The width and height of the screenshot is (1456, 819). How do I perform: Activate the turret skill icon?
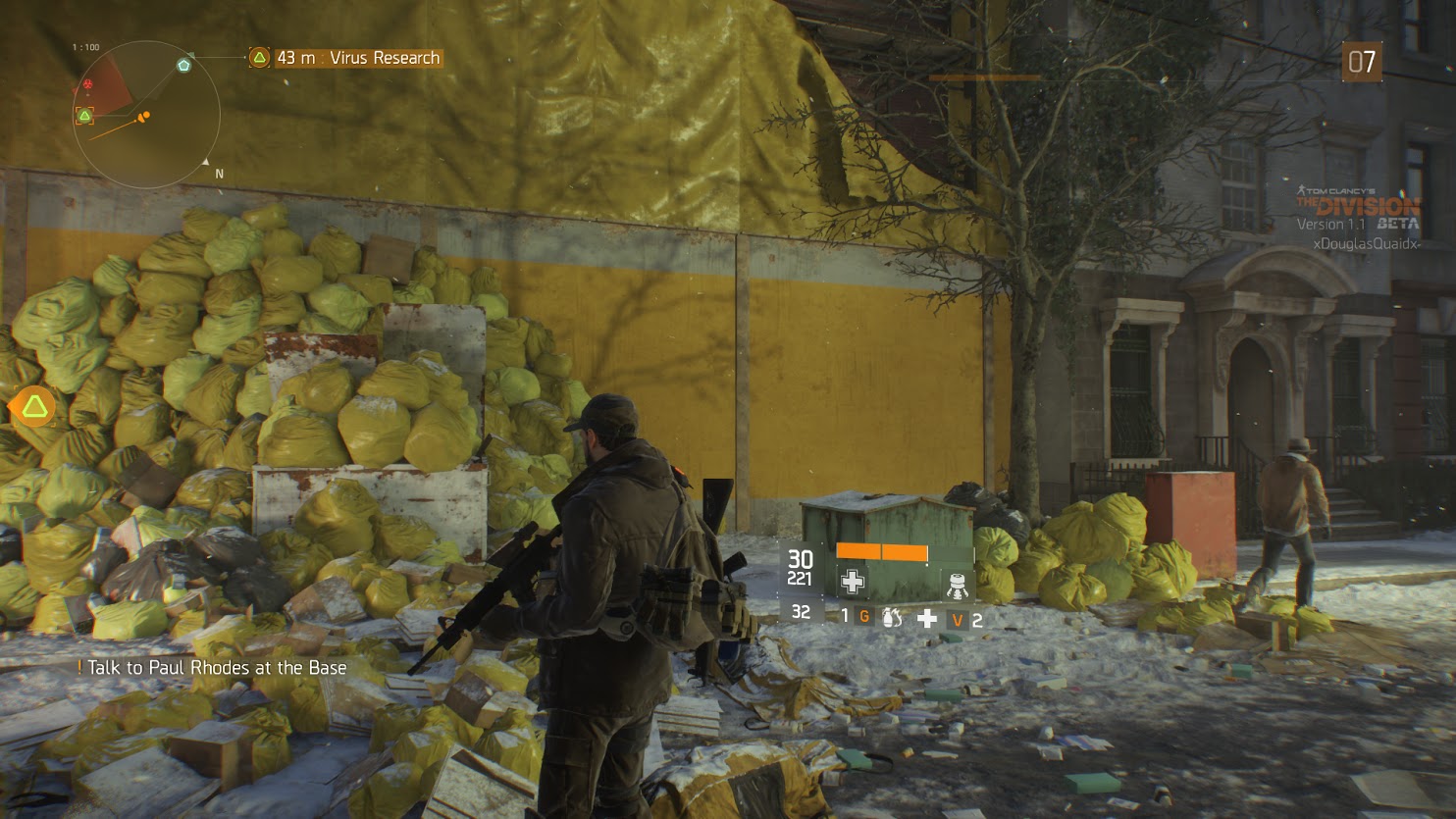pos(957,586)
